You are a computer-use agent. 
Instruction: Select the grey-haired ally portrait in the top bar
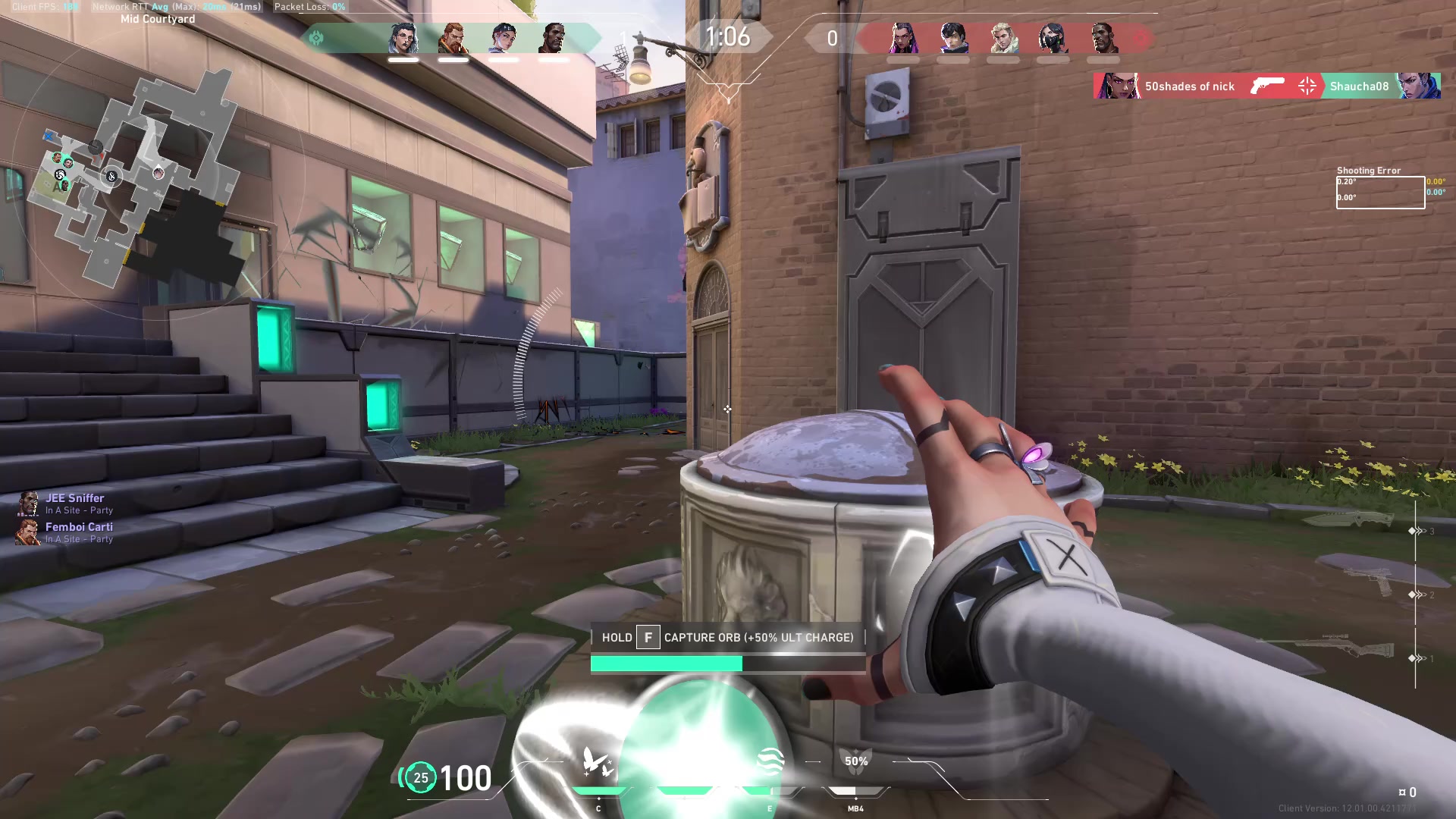tap(403, 38)
